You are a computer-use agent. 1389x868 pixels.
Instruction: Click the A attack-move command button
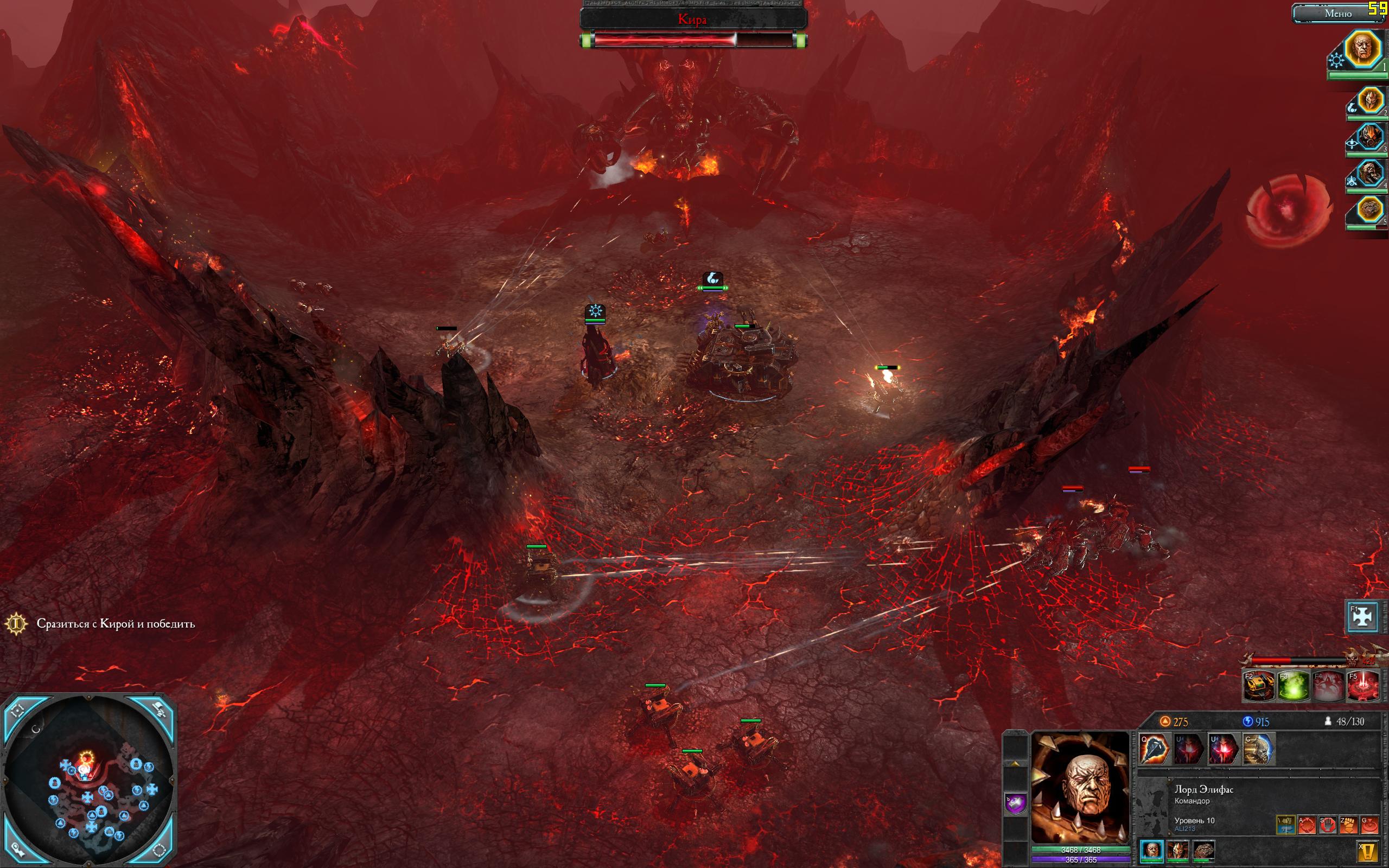(x=1308, y=825)
